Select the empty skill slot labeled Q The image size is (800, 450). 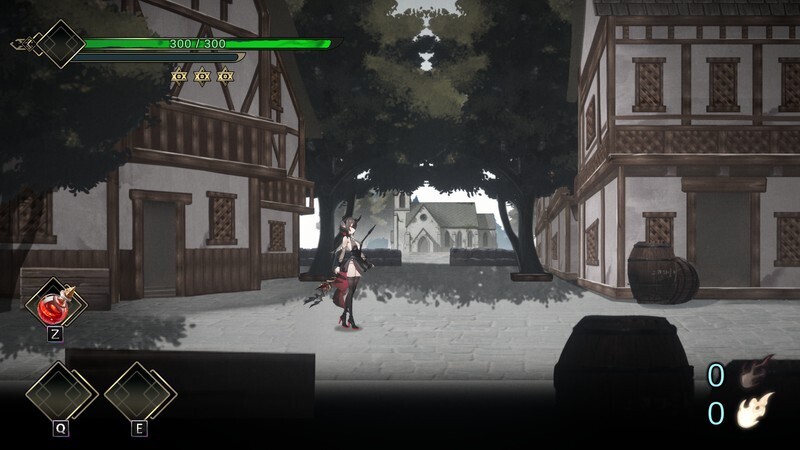(60, 392)
